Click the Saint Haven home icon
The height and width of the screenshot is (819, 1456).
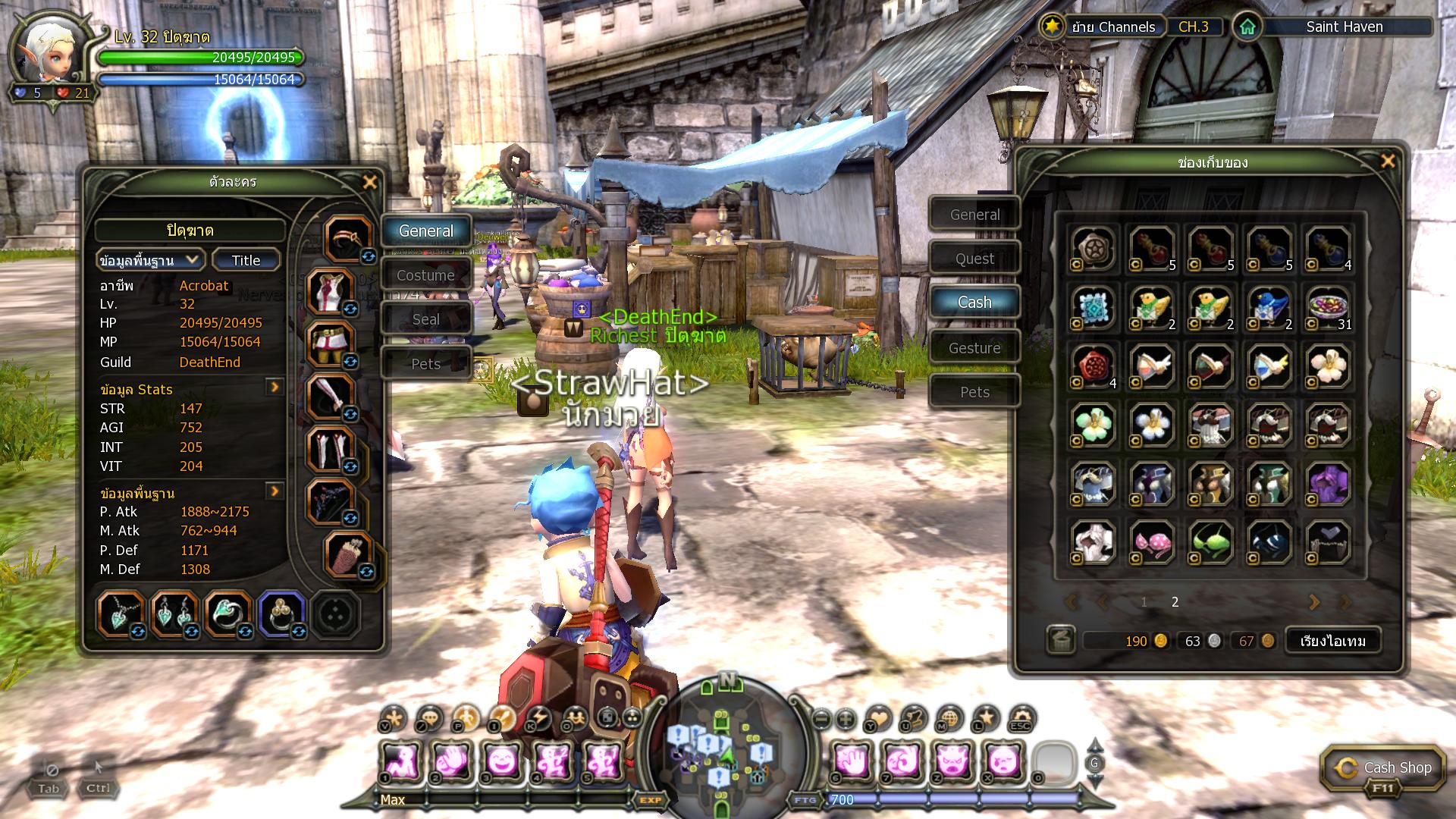[x=1247, y=27]
